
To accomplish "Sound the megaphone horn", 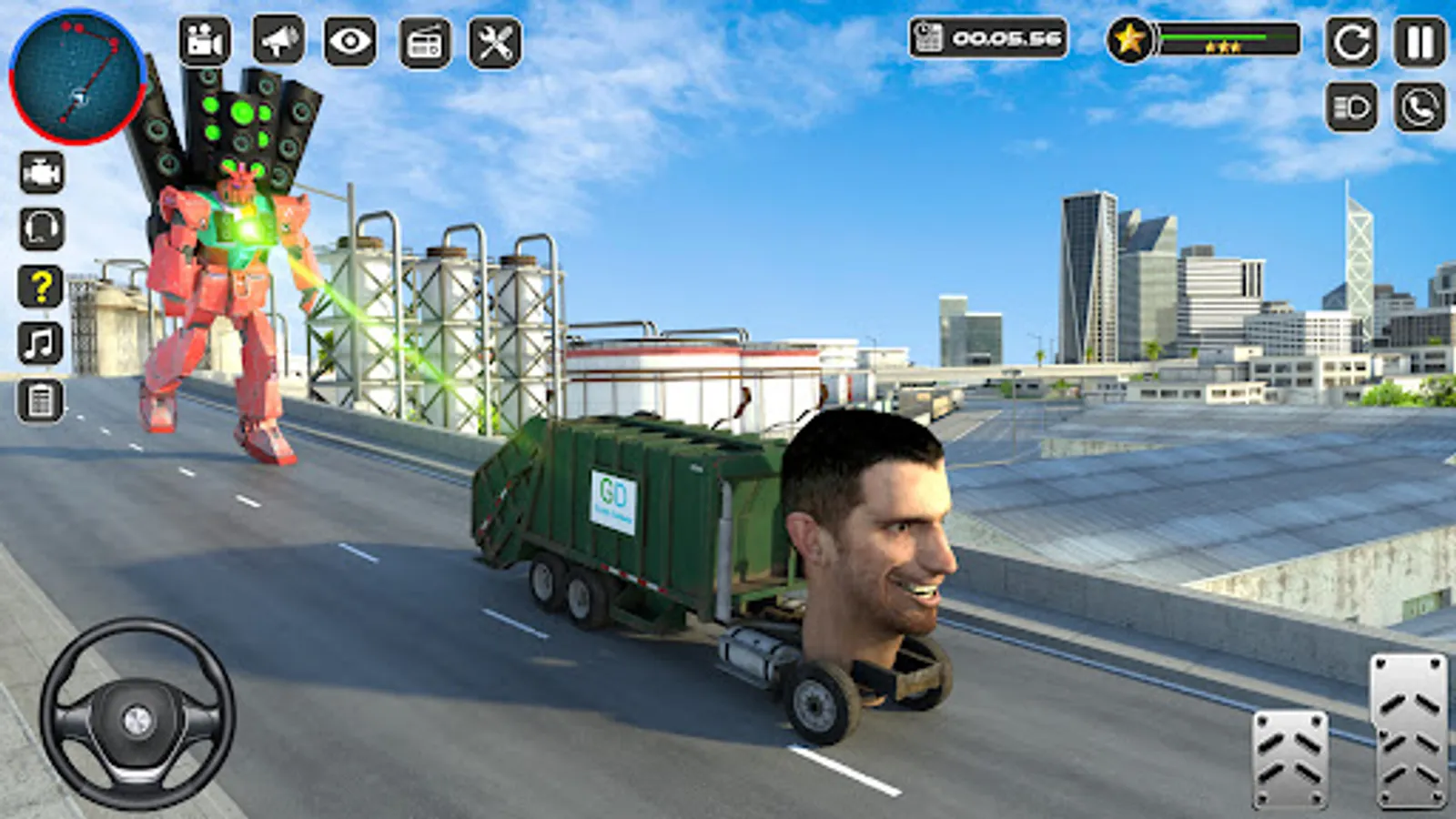I will click(278, 40).
